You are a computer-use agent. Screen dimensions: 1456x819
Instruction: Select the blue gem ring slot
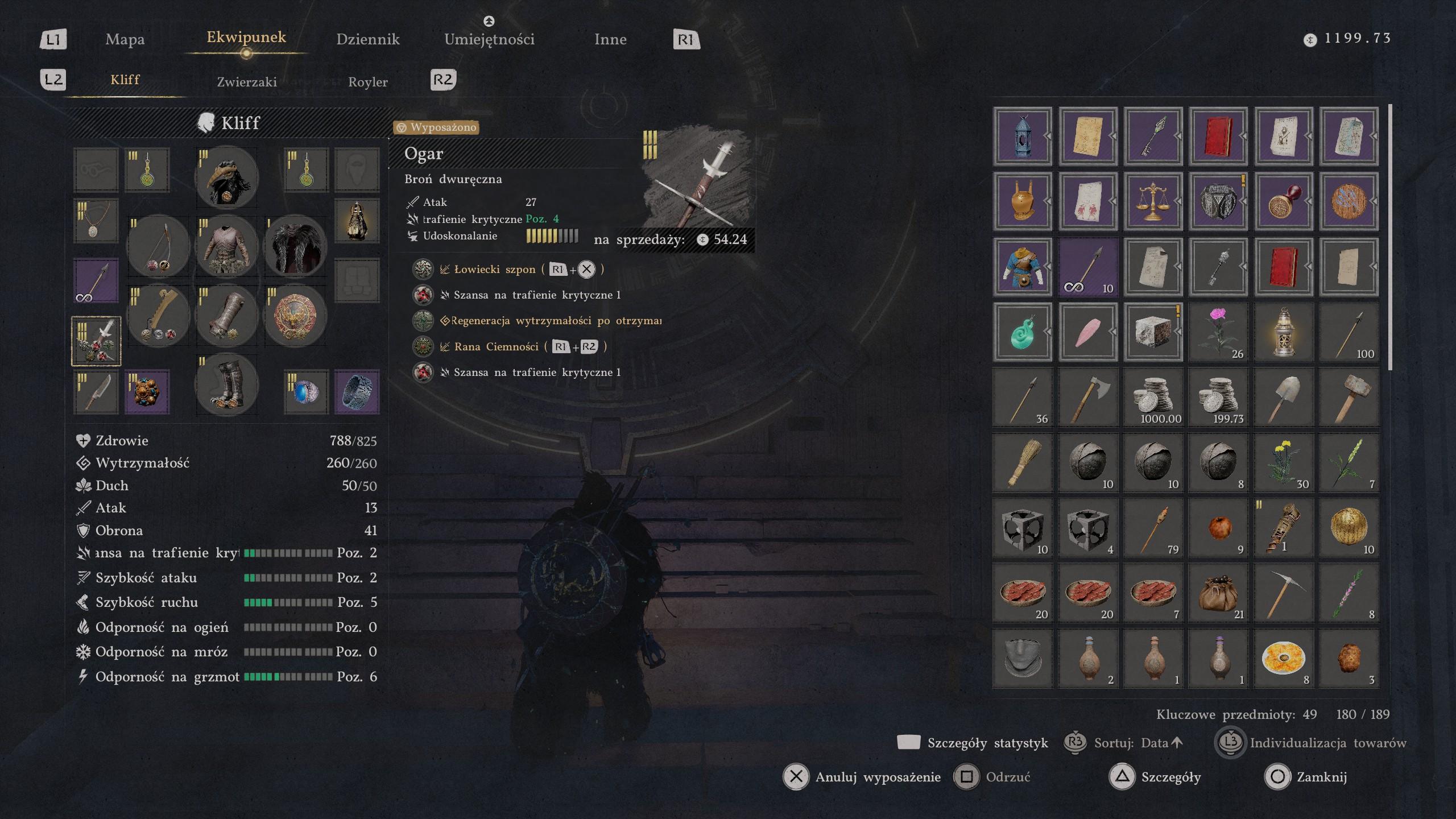tap(307, 391)
